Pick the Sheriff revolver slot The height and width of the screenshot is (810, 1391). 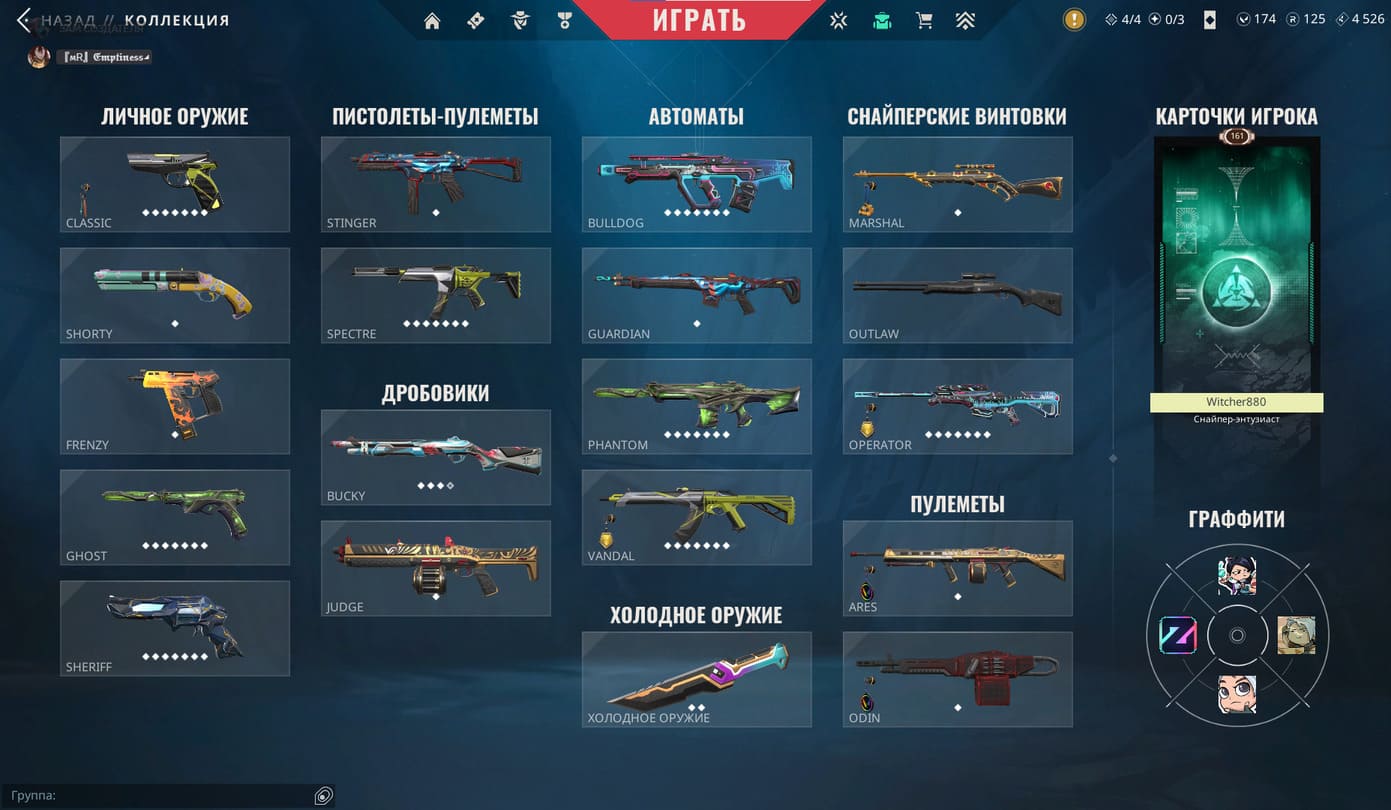(x=175, y=628)
